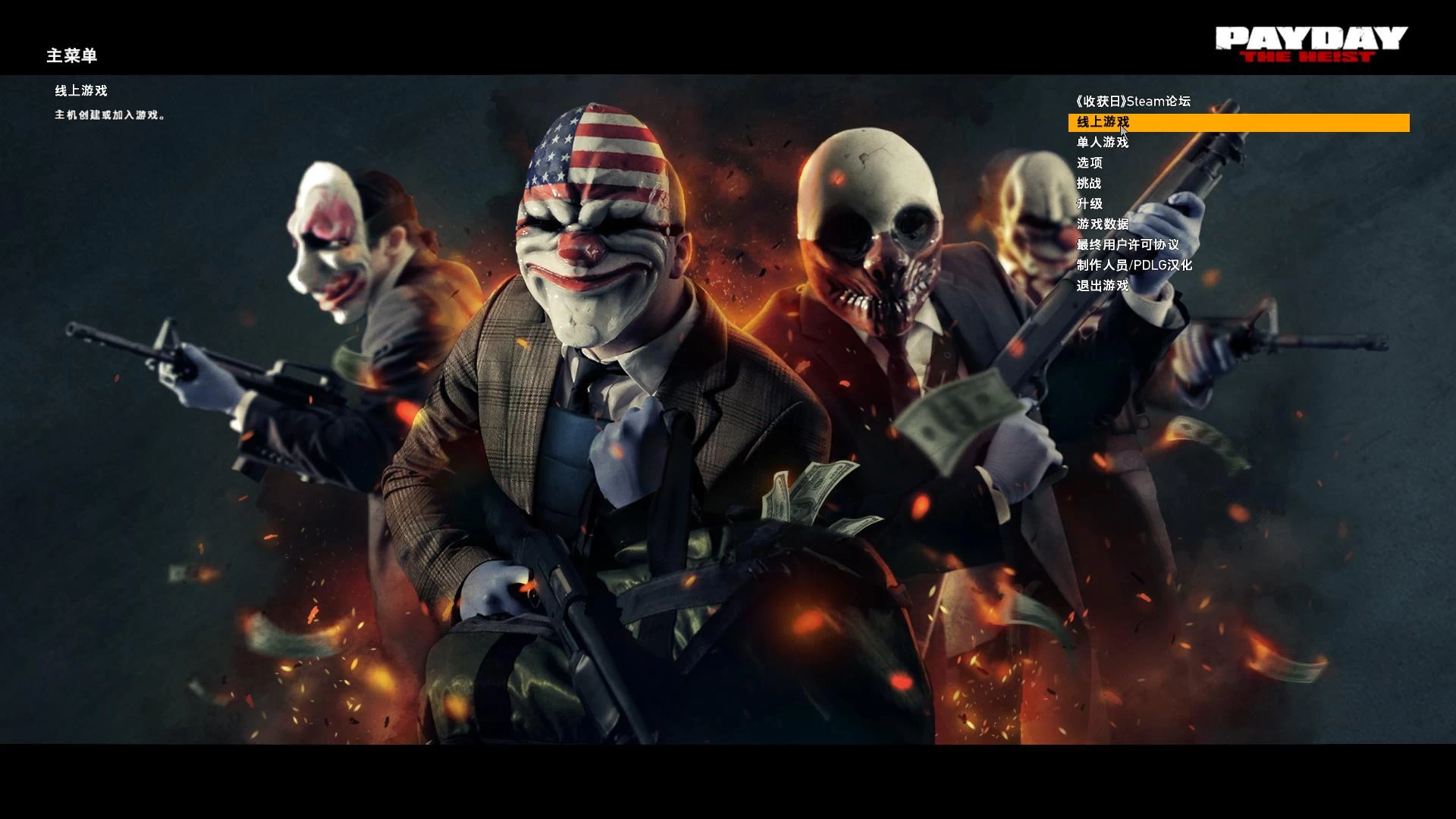
Task: Launch a multiplayer session from the menu
Action: [x=1103, y=121]
